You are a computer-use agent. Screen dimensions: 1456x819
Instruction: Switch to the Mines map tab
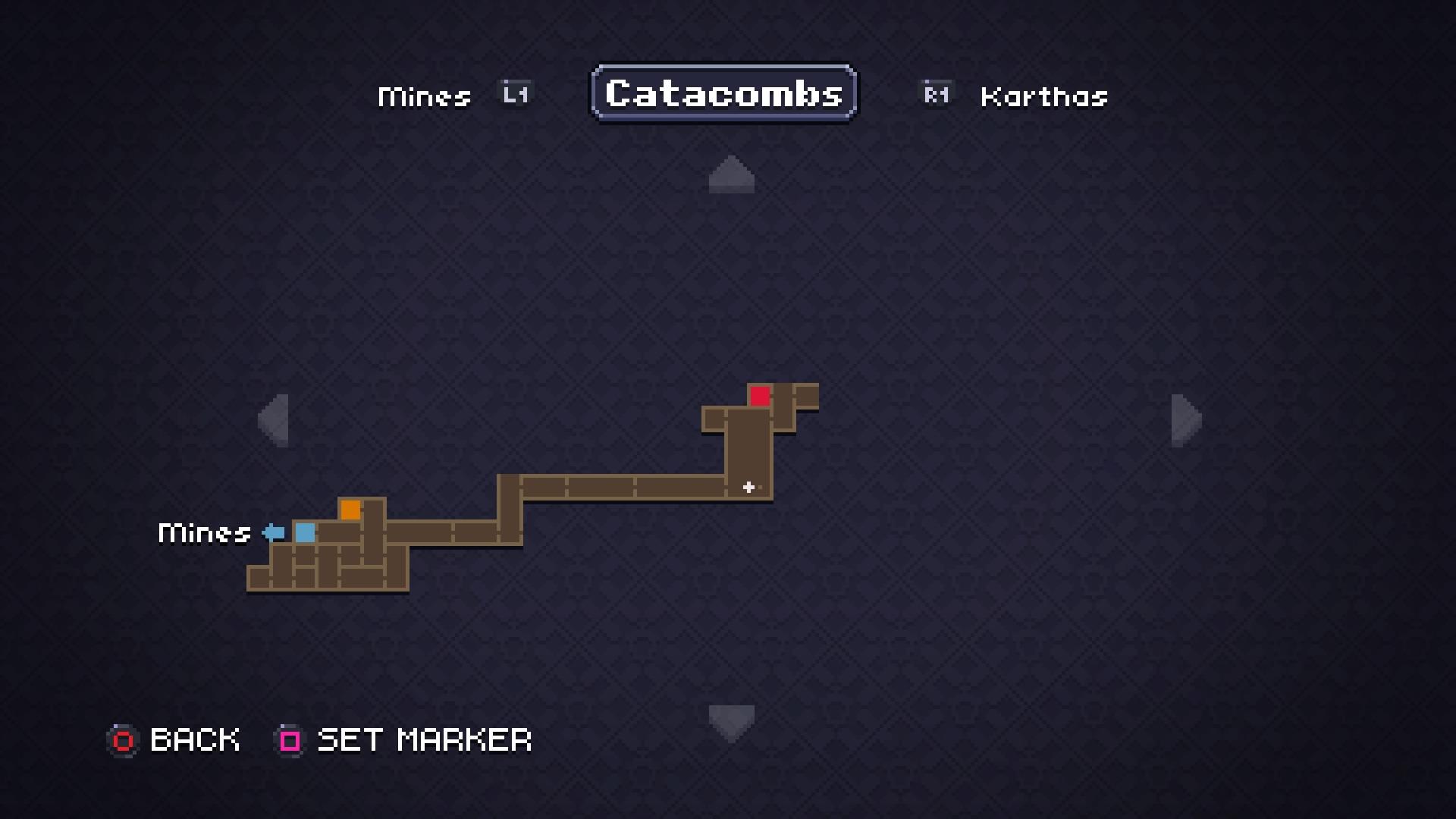(x=425, y=96)
